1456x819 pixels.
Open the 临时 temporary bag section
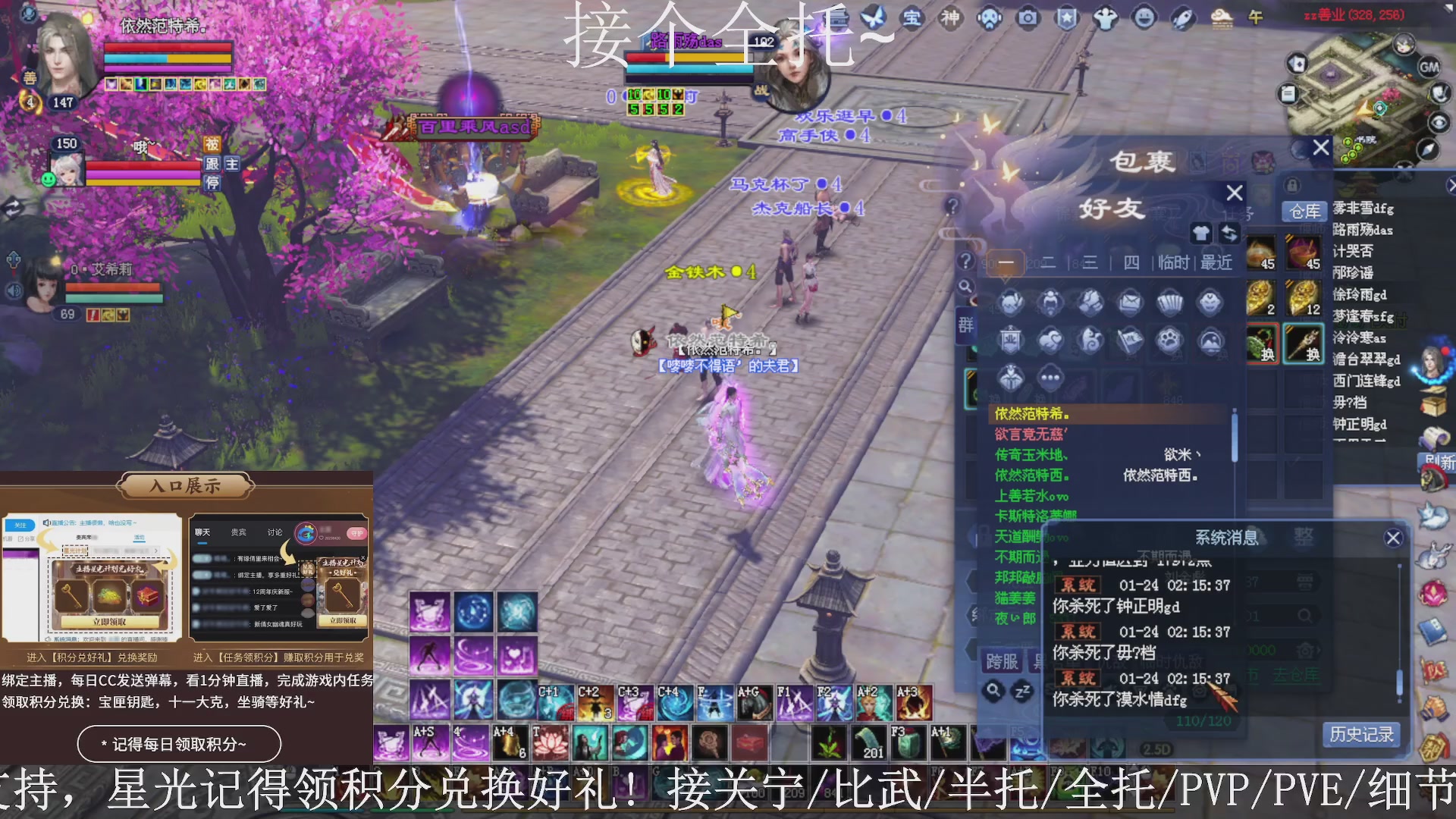(1173, 262)
